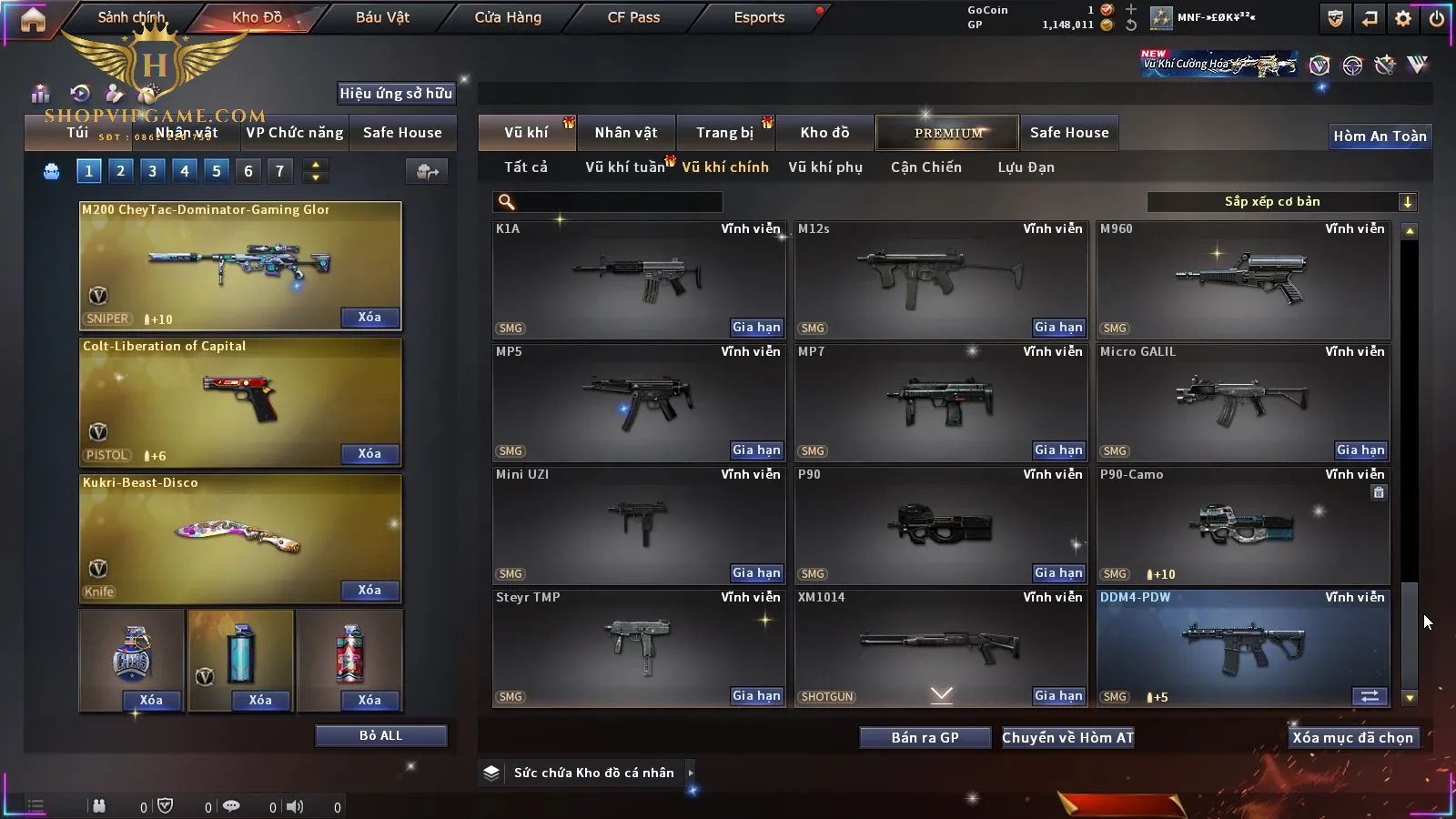This screenshot has width=1456, height=819.
Task: Switch to the Nhân vật inventory tab
Action: (x=625, y=133)
